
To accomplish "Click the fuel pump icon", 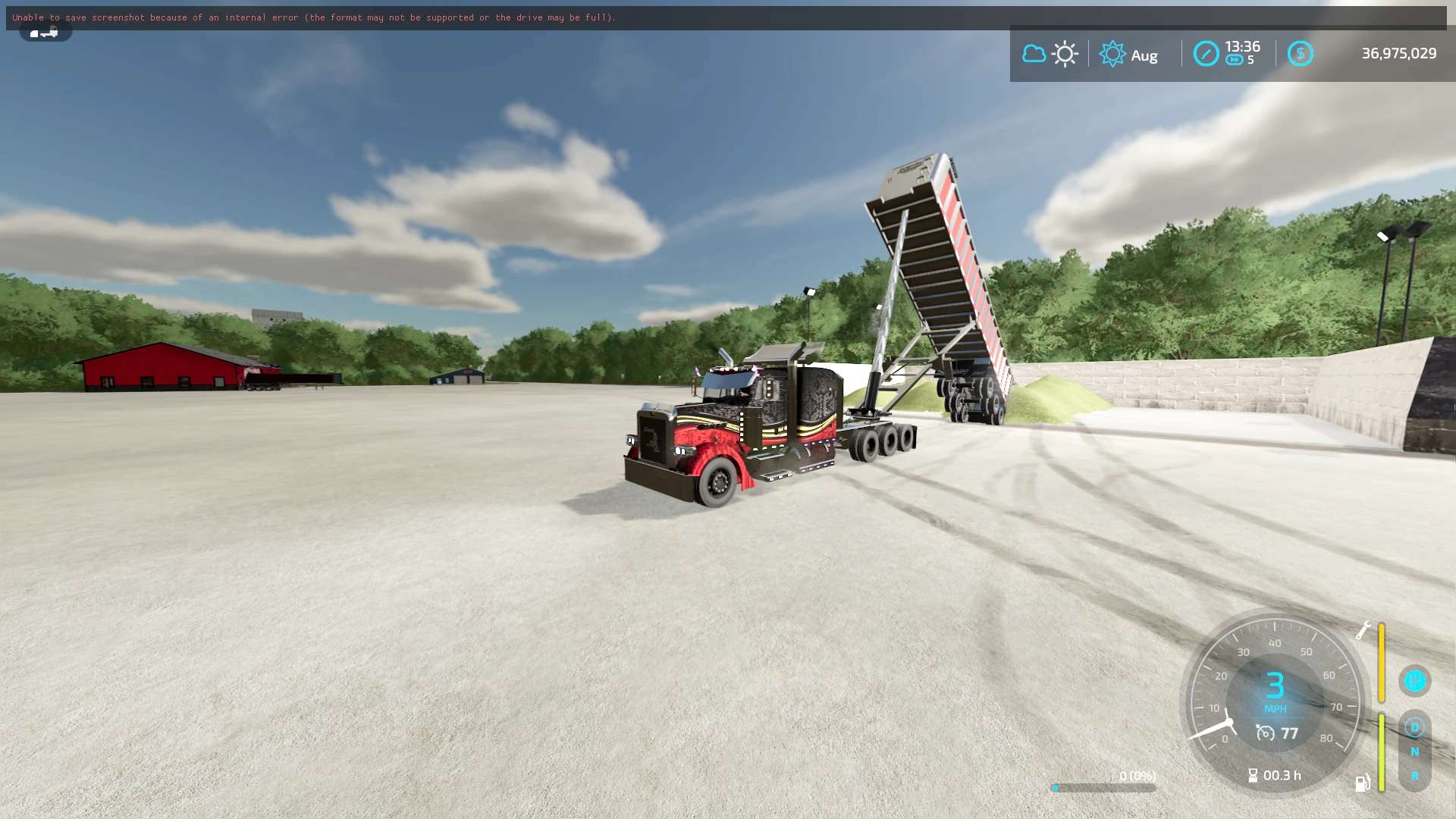I will click(x=1363, y=783).
